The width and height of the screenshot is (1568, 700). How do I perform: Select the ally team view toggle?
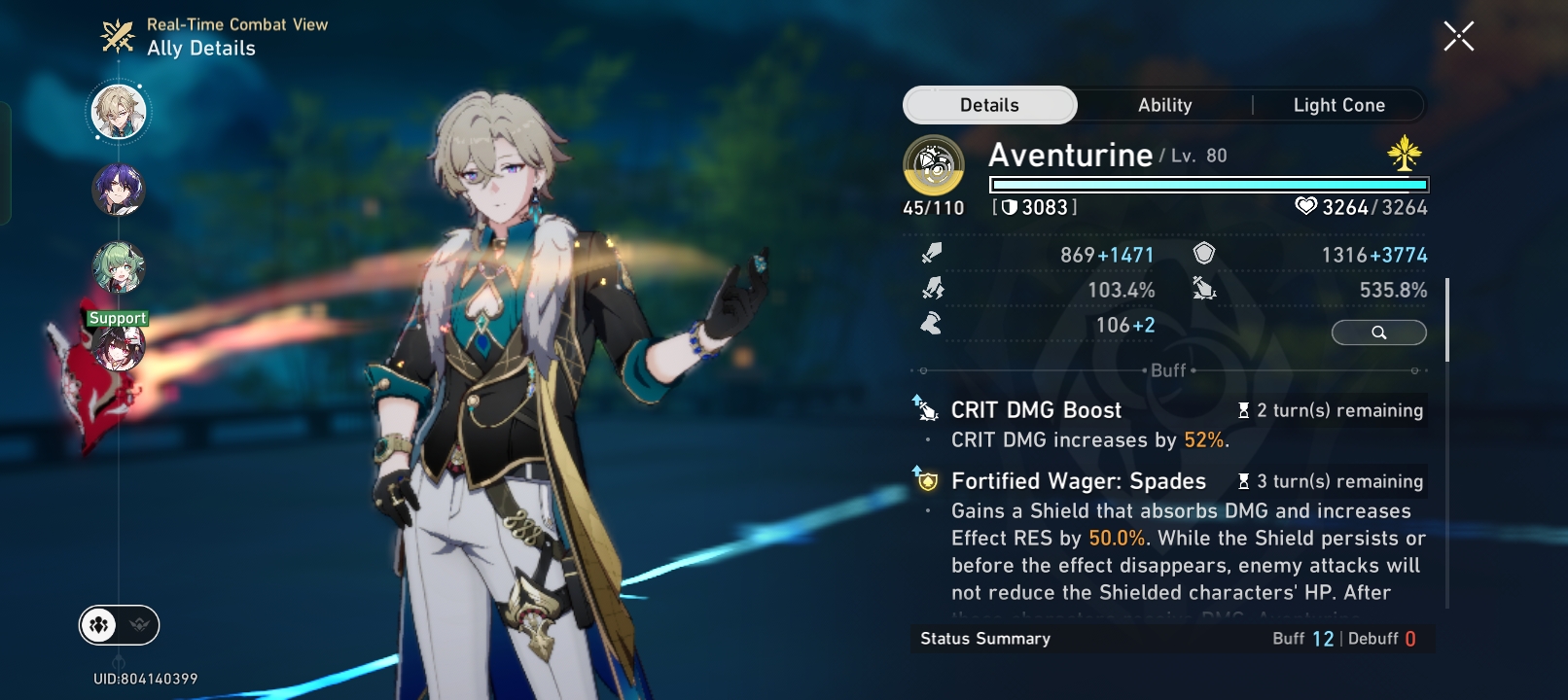[x=97, y=626]
